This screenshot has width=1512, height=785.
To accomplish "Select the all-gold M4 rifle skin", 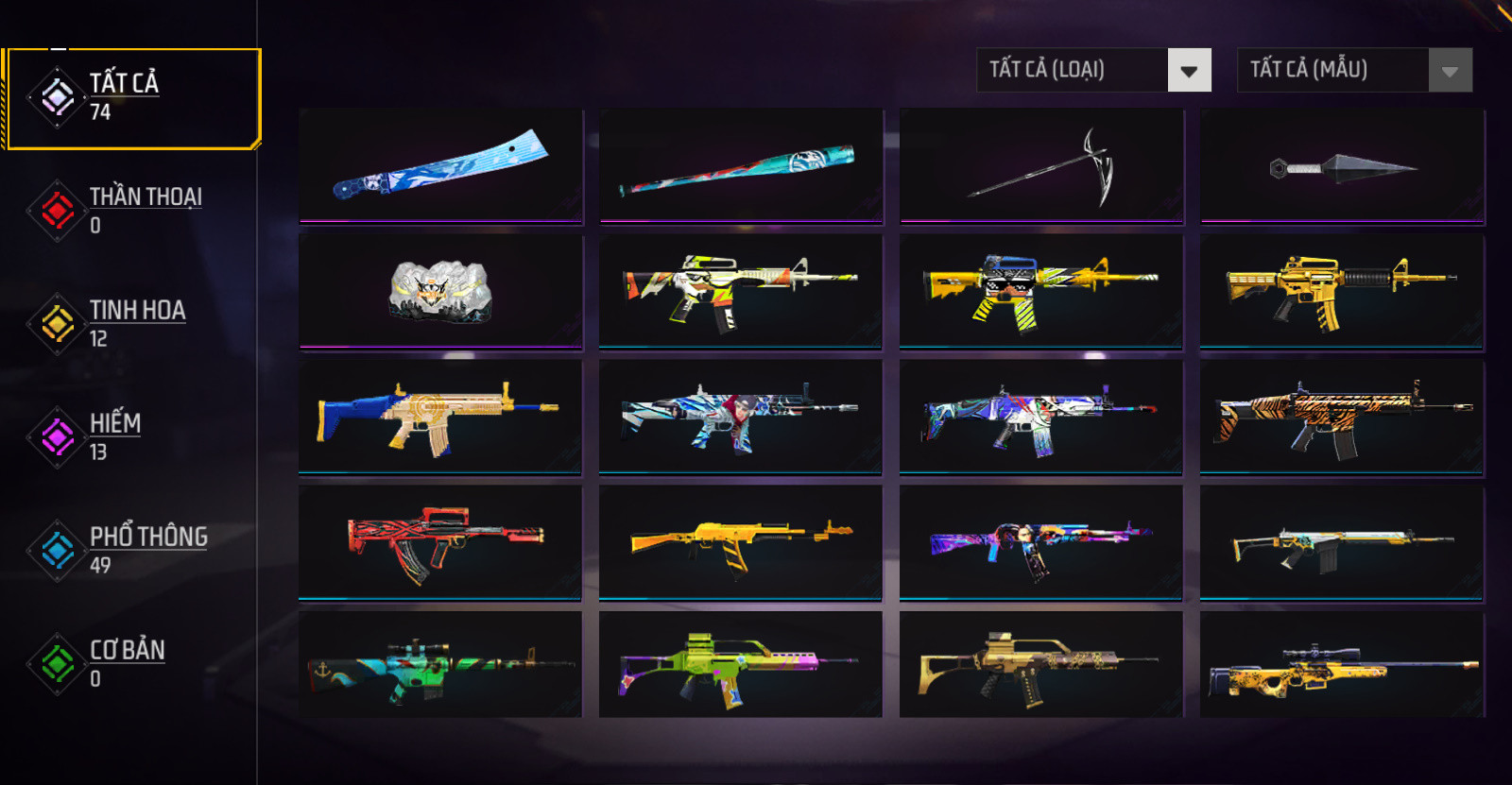I will pos(1342,291).
